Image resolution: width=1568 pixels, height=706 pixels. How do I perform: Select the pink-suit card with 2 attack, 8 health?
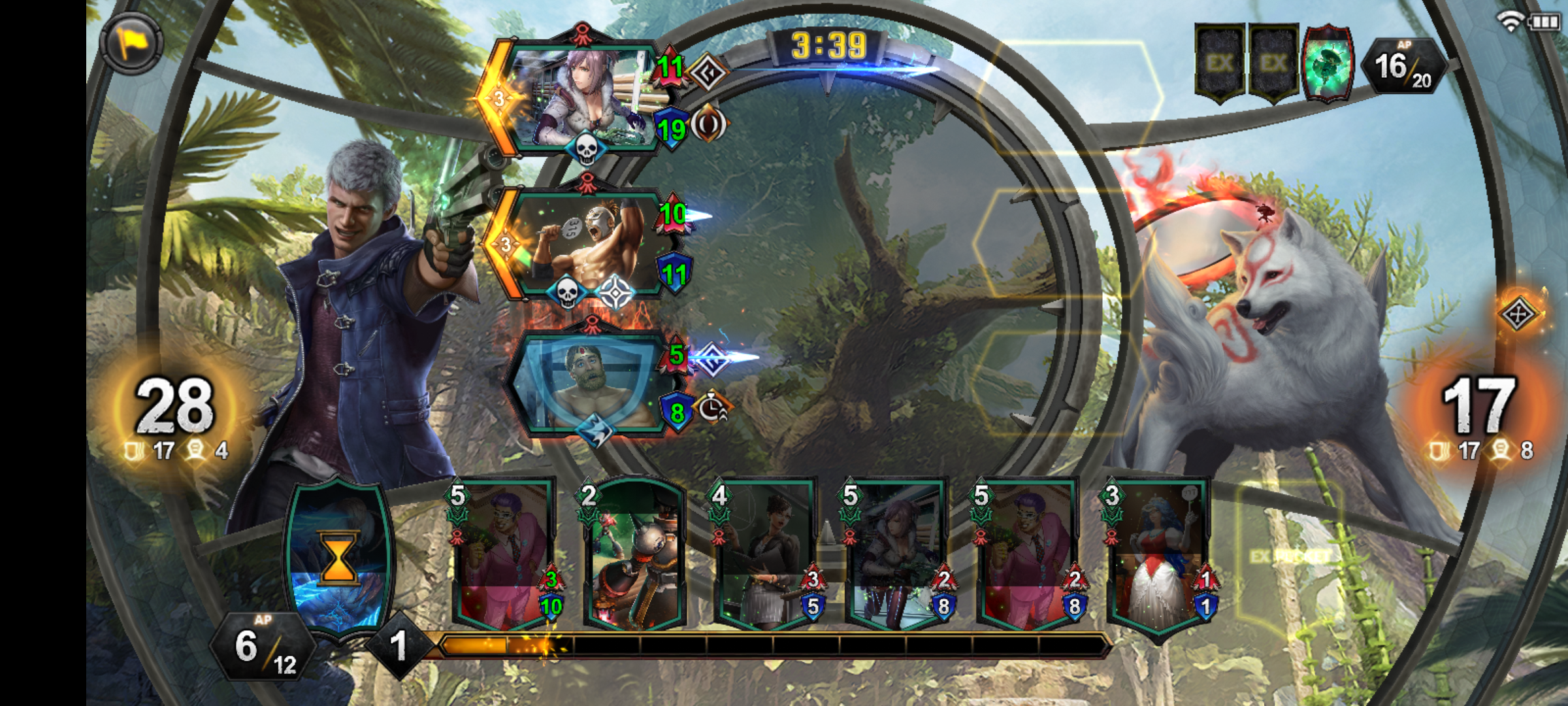[1026, 556]
